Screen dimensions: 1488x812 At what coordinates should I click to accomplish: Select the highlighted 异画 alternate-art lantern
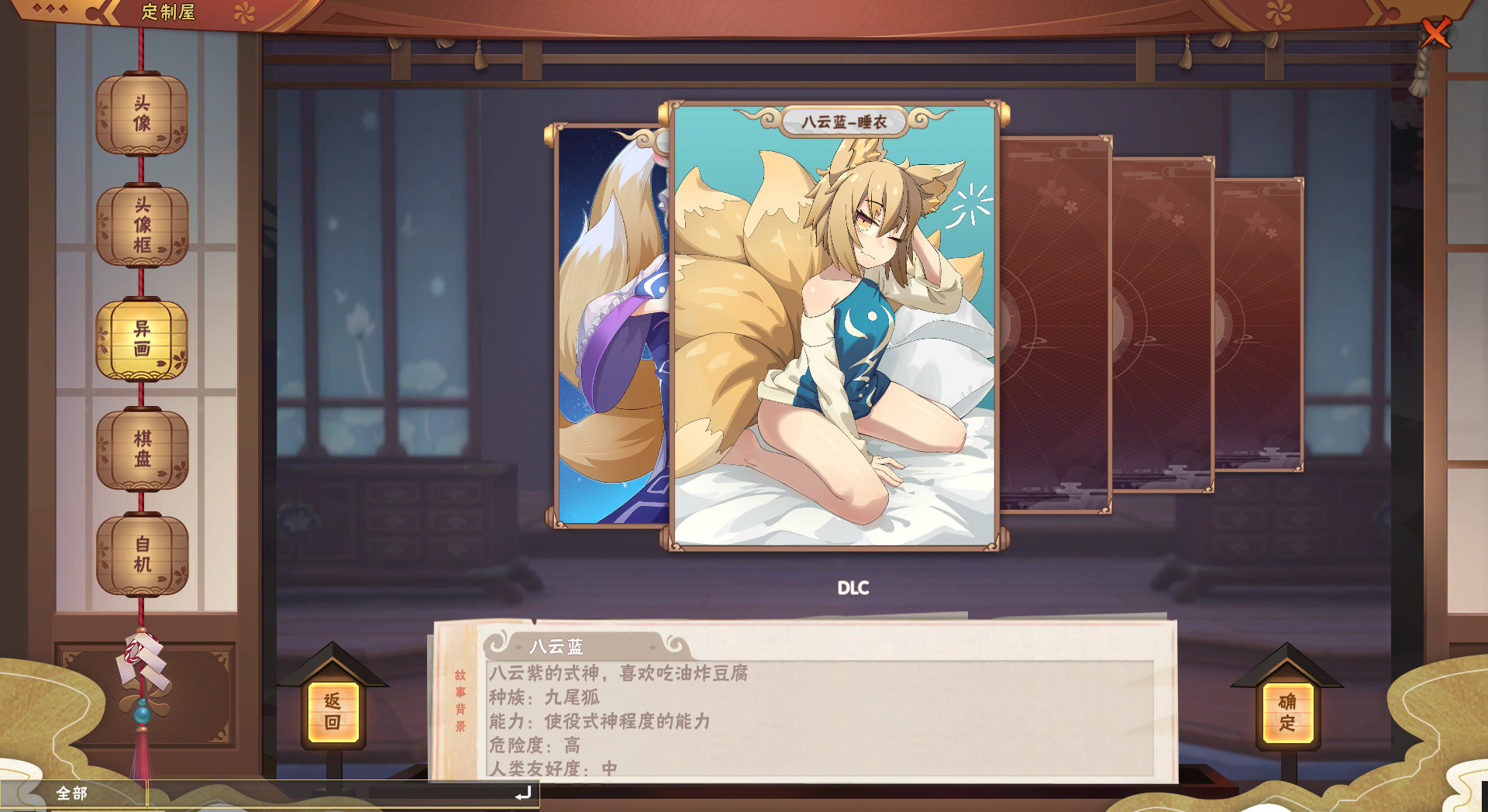coord(143,337)
